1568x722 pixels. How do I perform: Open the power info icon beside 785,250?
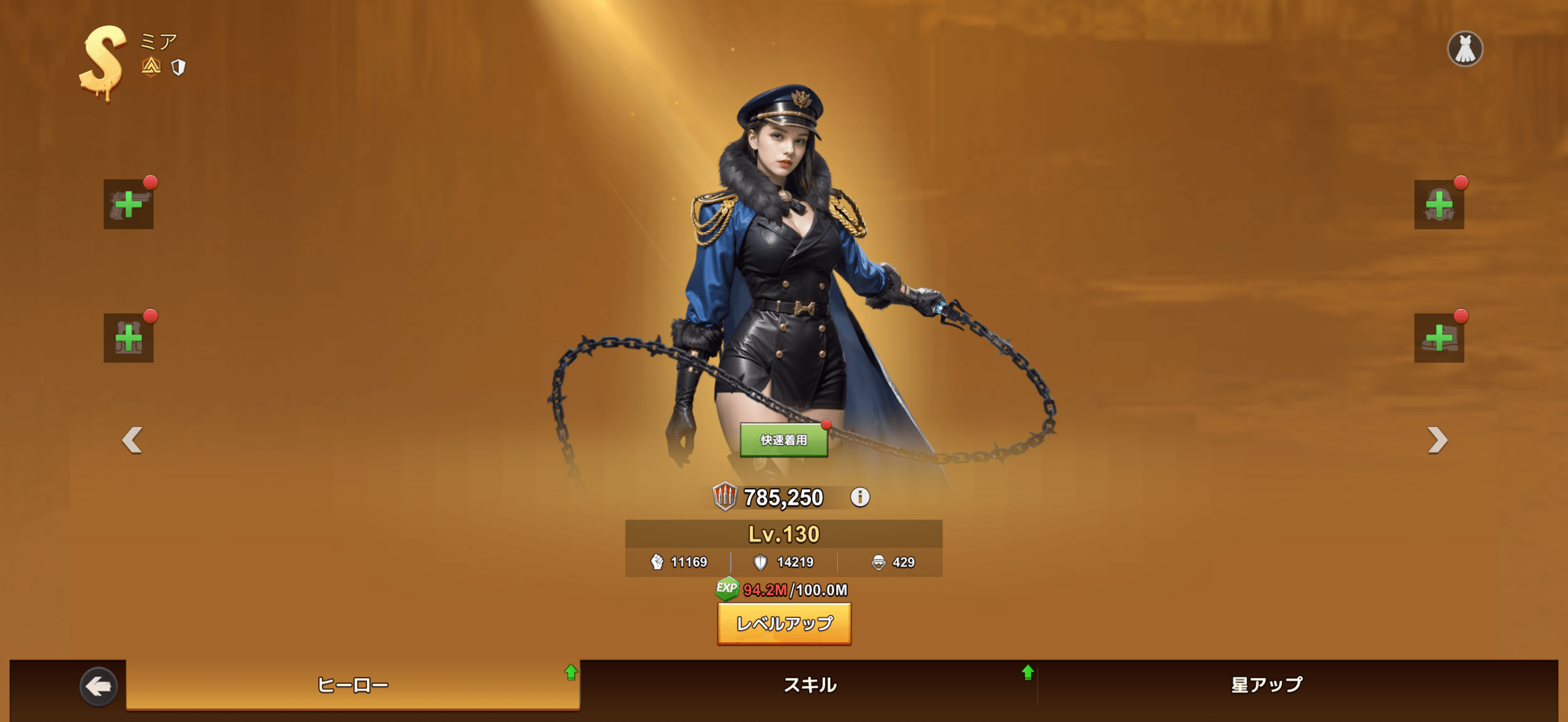point(859,497)
